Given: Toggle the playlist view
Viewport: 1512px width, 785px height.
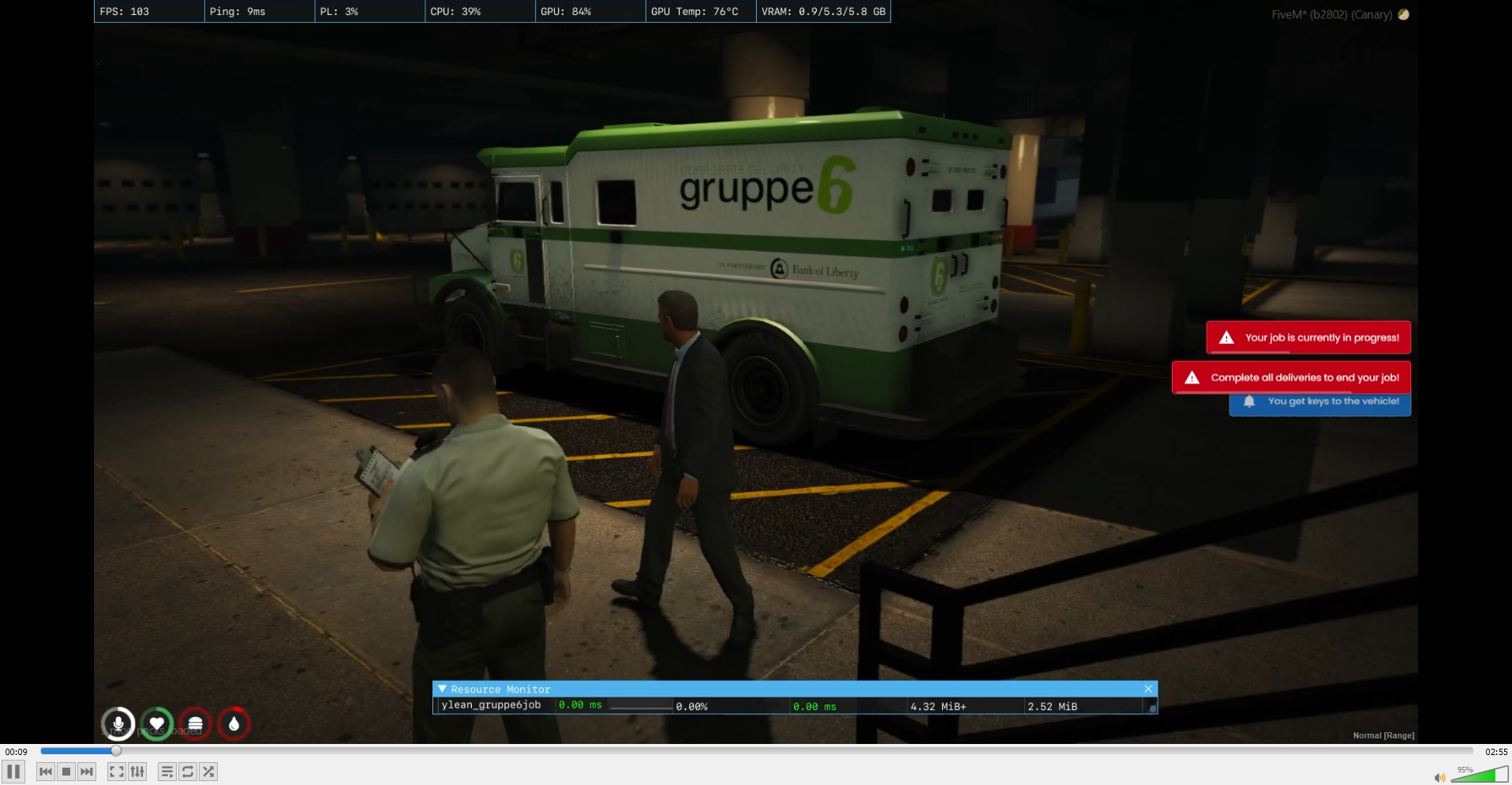Looking at the screenshot, I should [x=167, y=772].
